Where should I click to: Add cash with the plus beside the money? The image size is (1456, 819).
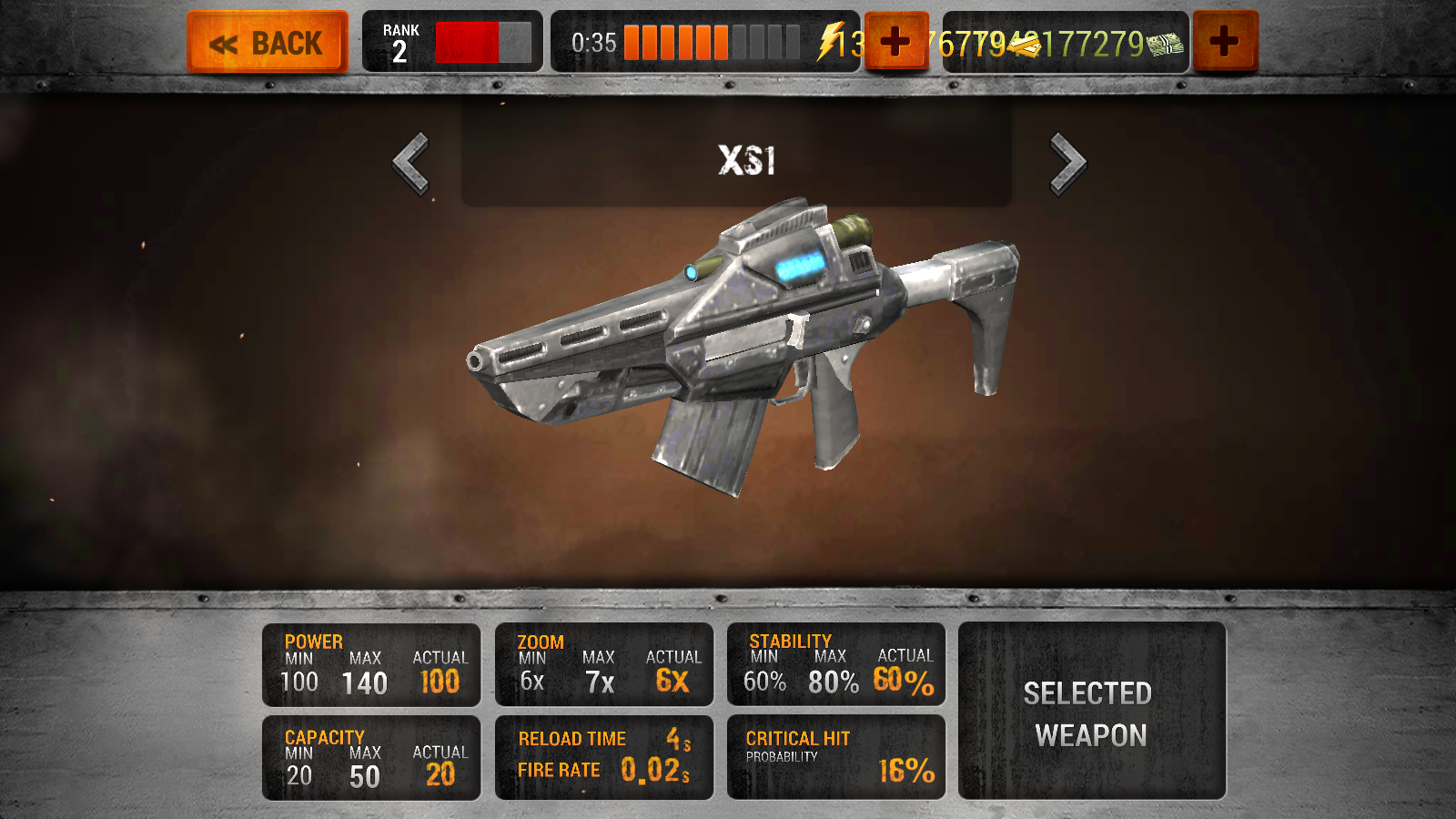(x=1225, y=41)
